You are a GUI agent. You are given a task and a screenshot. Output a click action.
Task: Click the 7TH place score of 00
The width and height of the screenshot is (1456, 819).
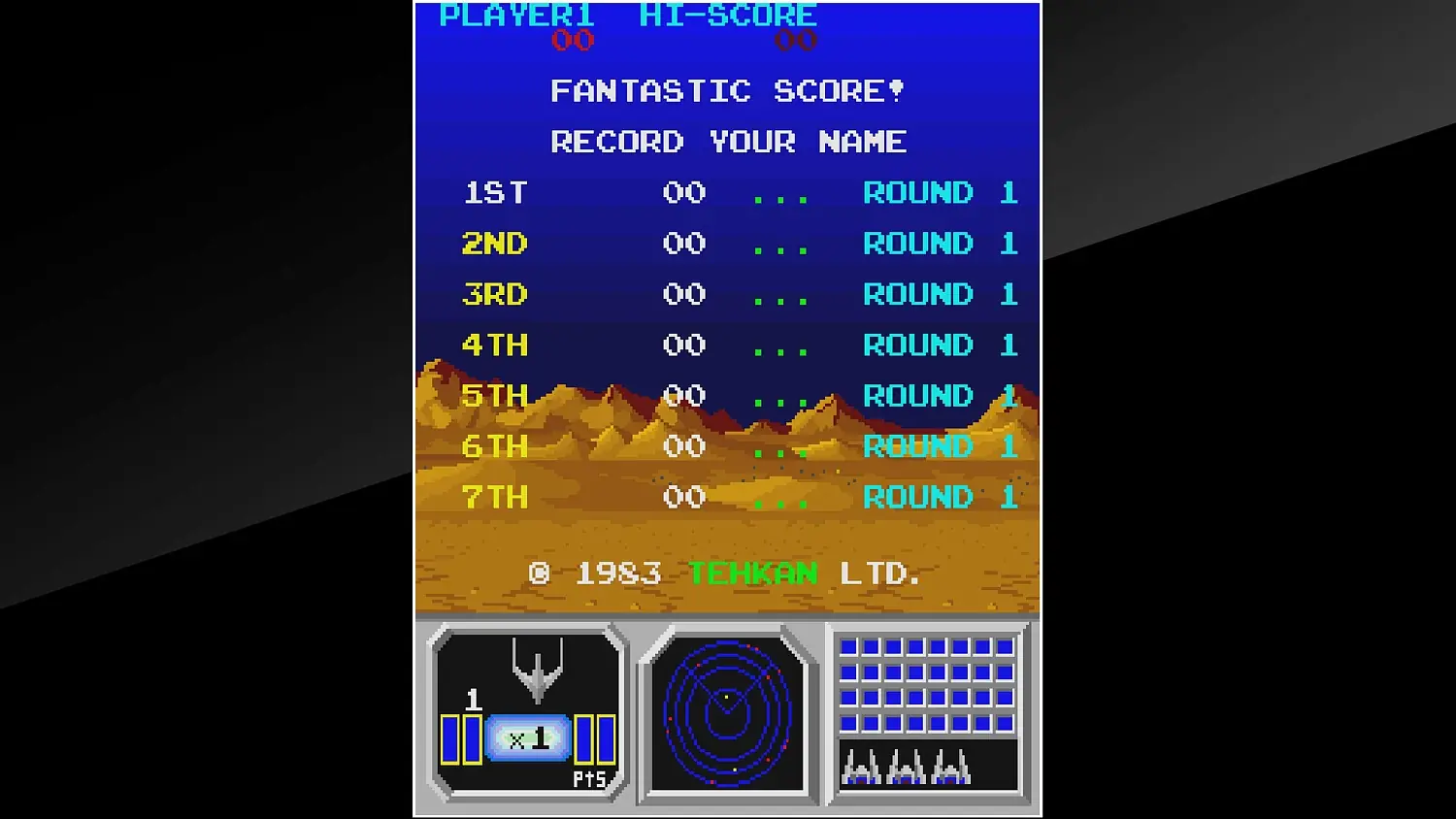click(682, 496)
